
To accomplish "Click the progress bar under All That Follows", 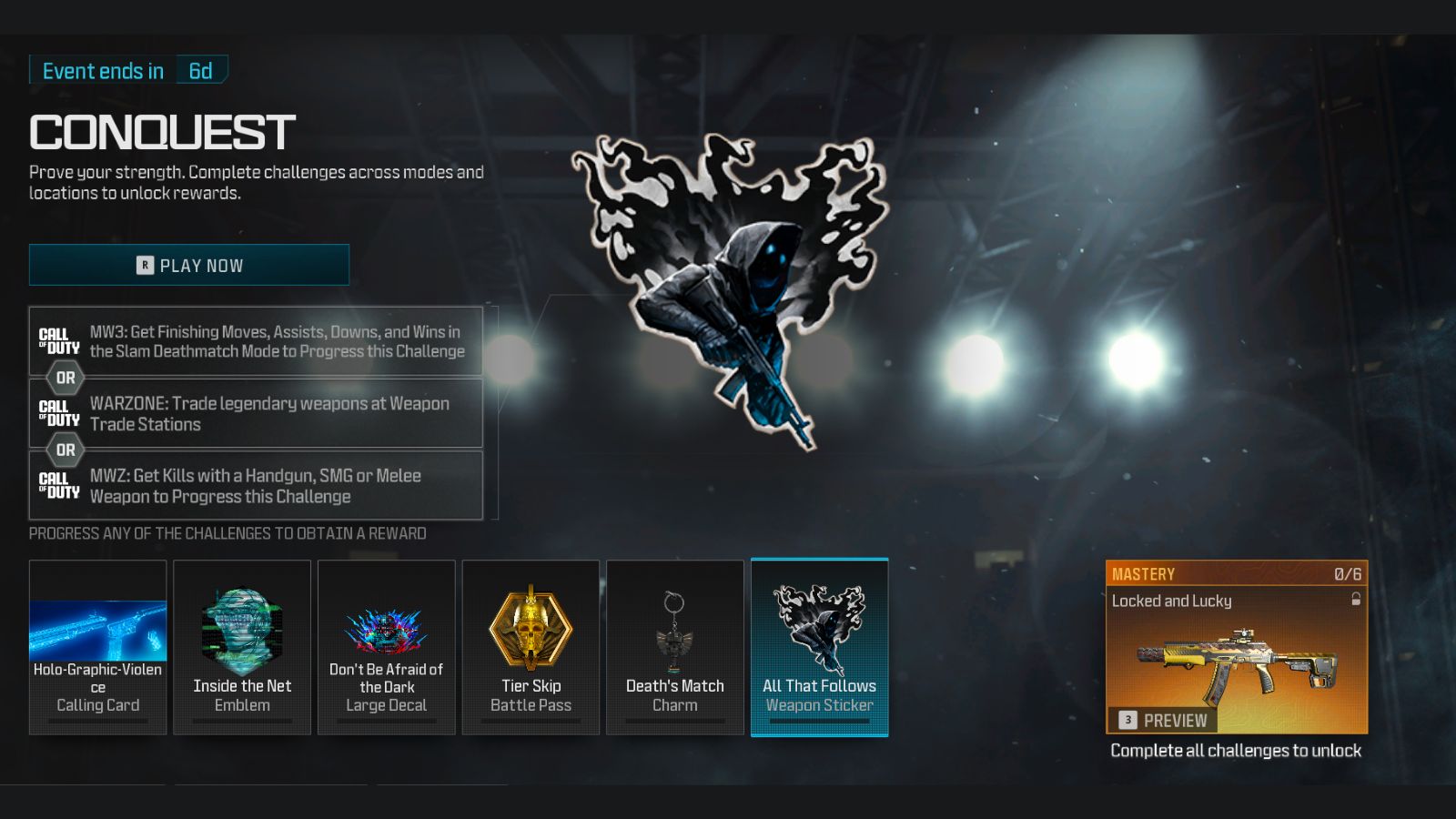I will point(819,719).
